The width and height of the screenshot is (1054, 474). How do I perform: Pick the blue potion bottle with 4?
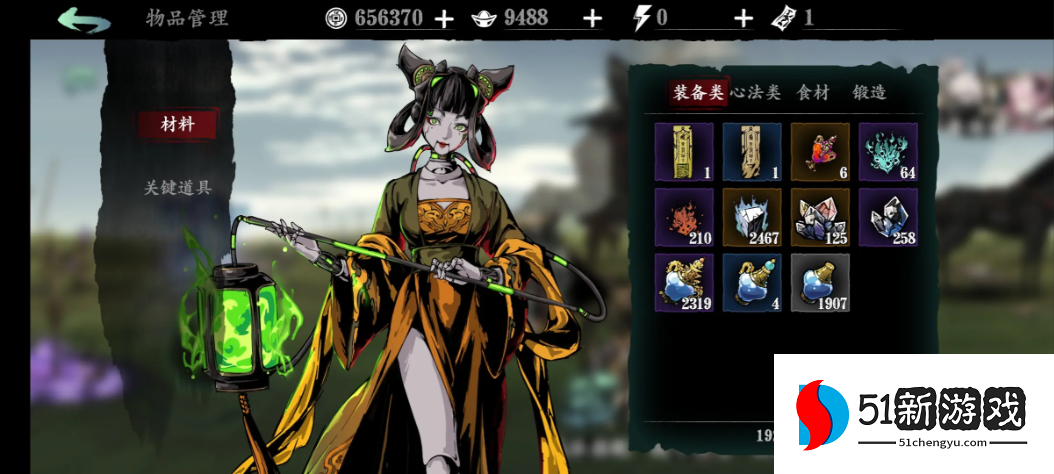click(x=752, y=282)
